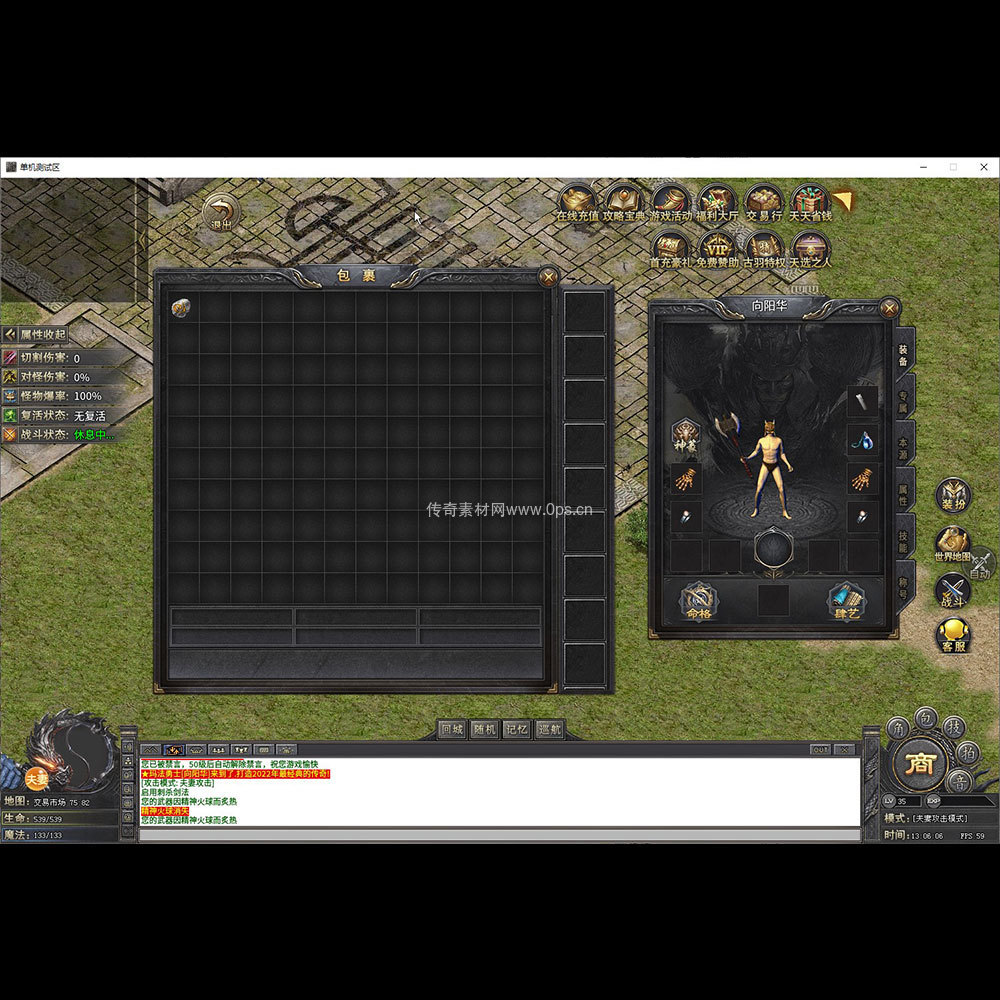
Task: Click the 巡航 cruise button
Action: click(549, 729)
